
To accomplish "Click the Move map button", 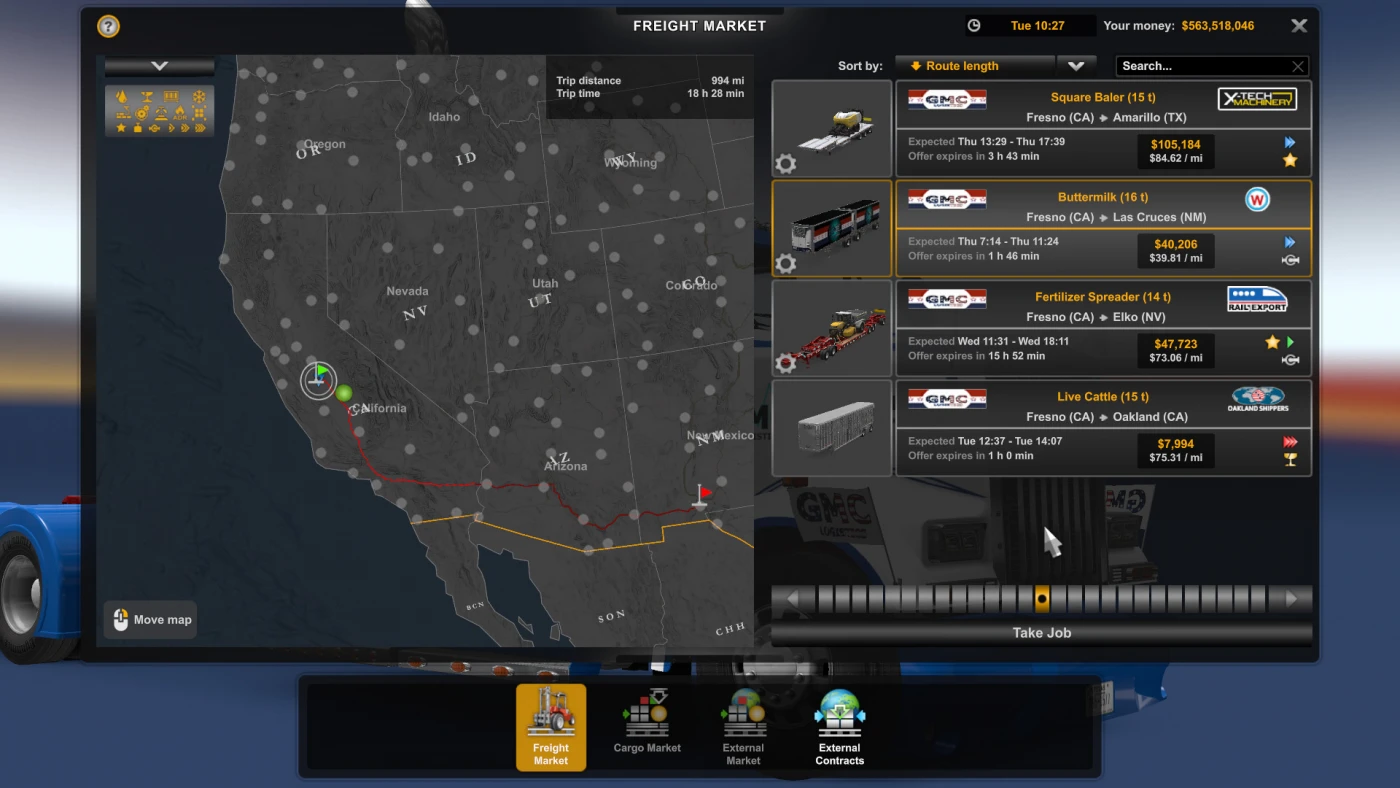I will [x=150, y=619].
